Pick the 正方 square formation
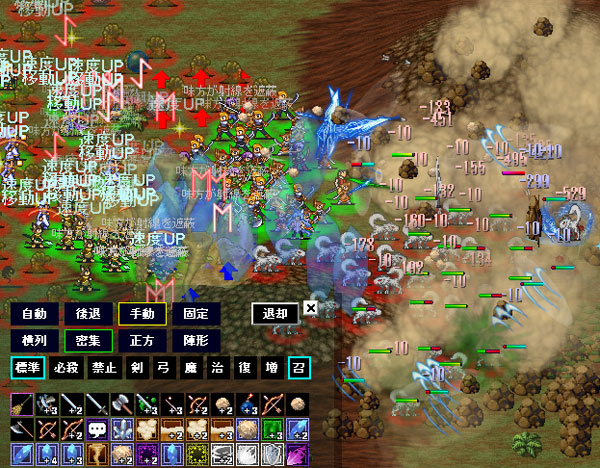The height and width of the screenshot is (468, 600). (x=141, y=341)
